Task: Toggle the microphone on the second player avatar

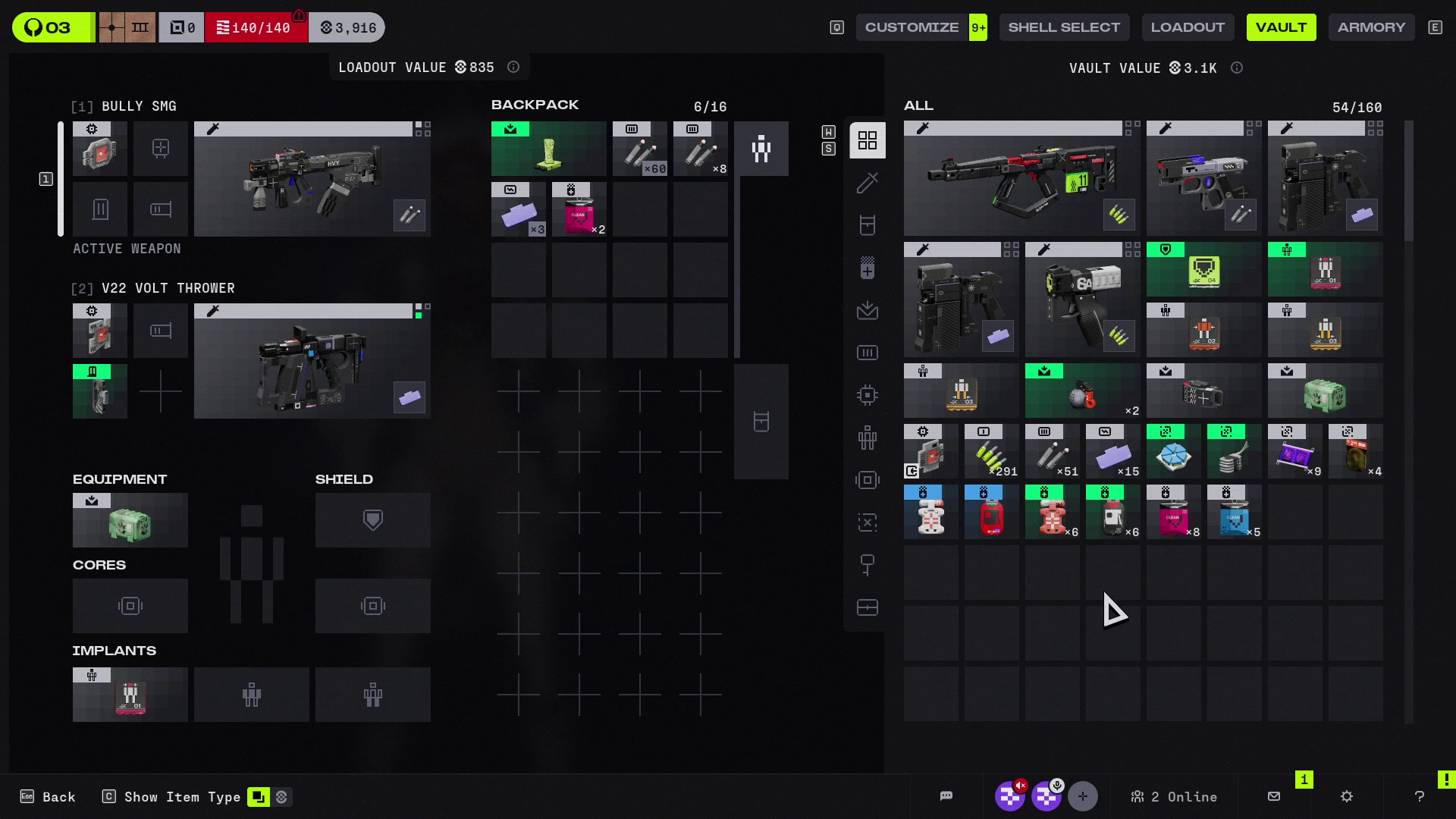Action: click(1047, 796)
